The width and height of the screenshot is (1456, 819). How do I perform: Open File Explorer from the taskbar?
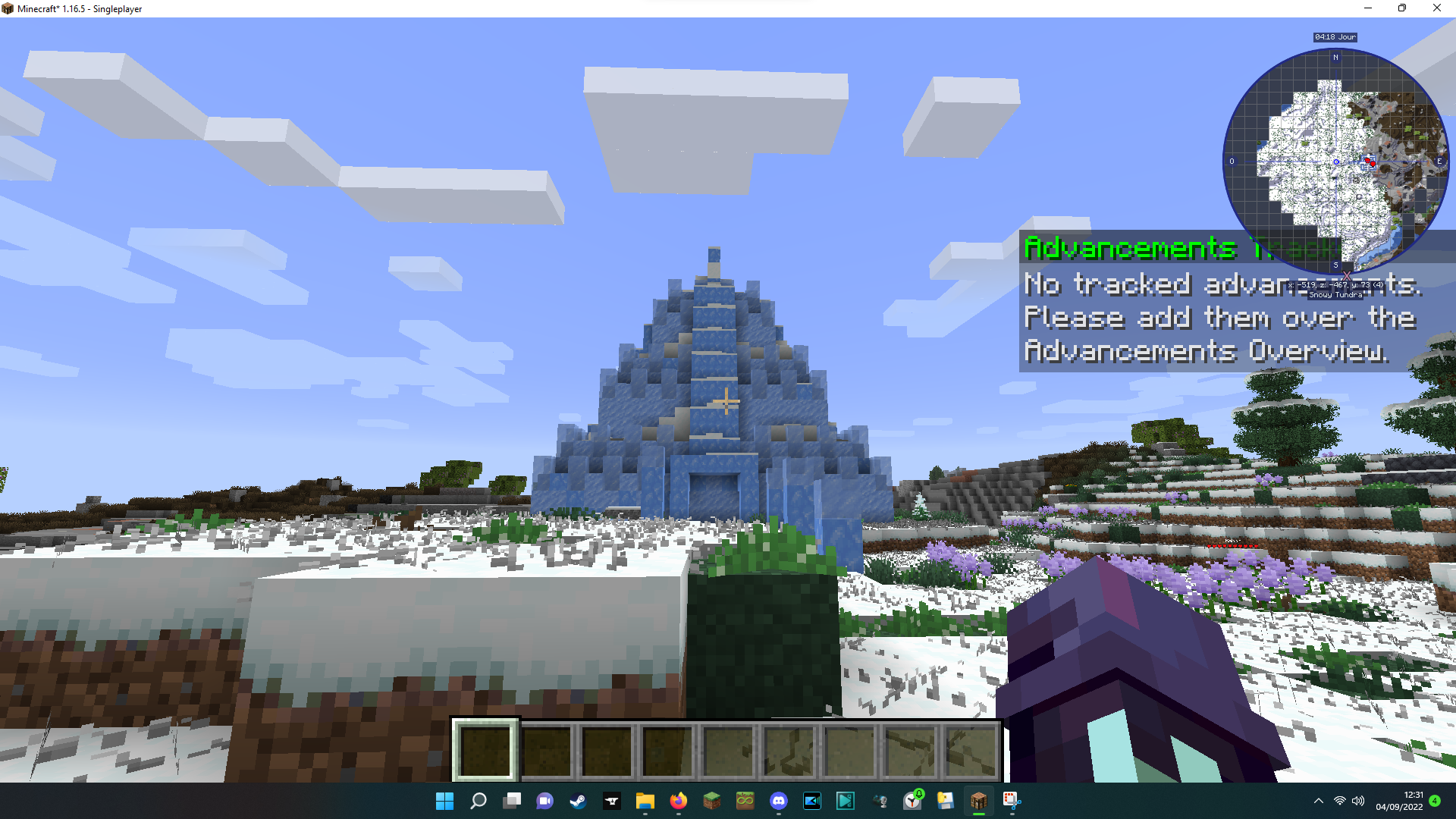coord(645,802)
